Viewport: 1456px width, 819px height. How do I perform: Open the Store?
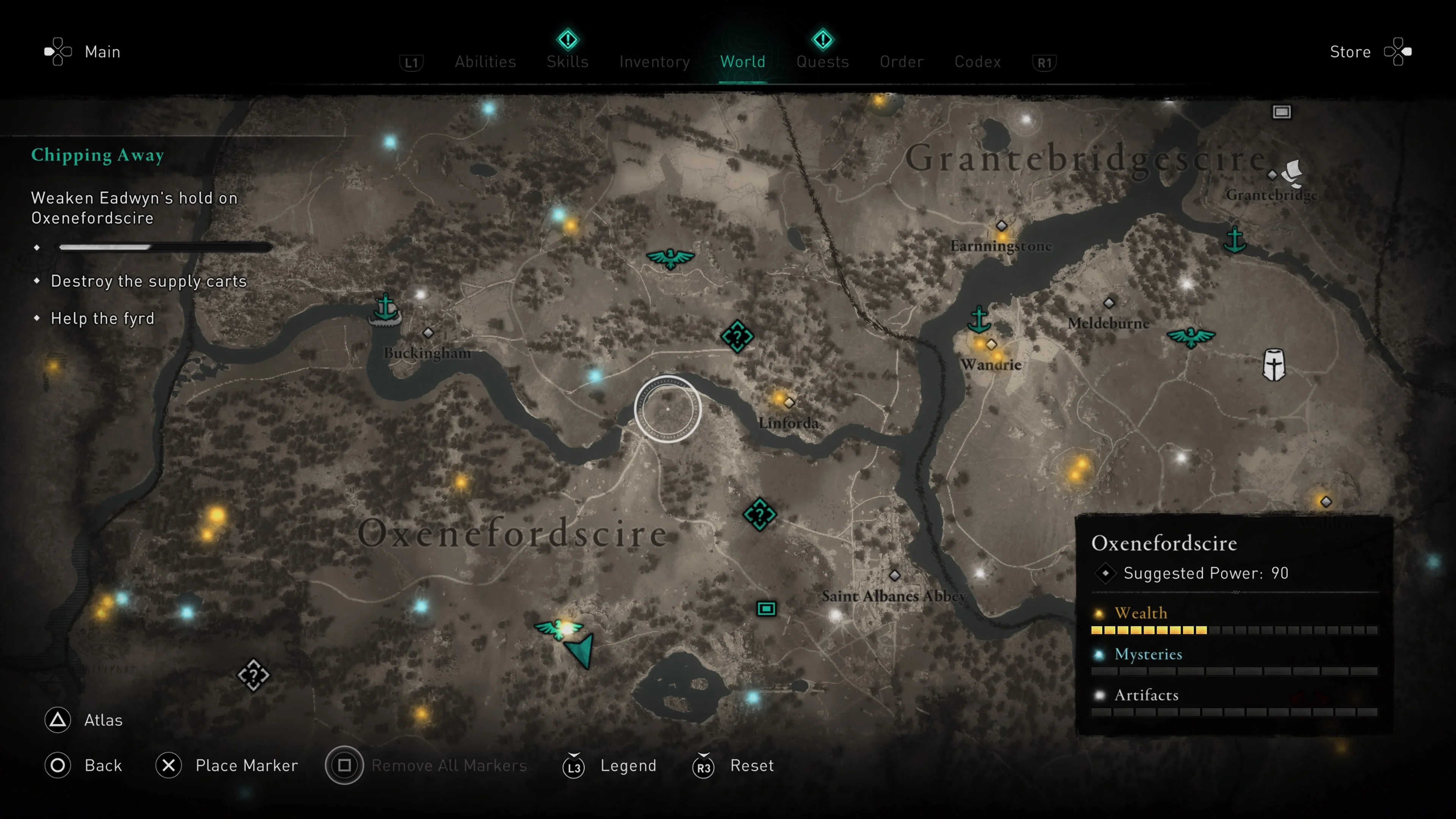(x=1351, y=52)
